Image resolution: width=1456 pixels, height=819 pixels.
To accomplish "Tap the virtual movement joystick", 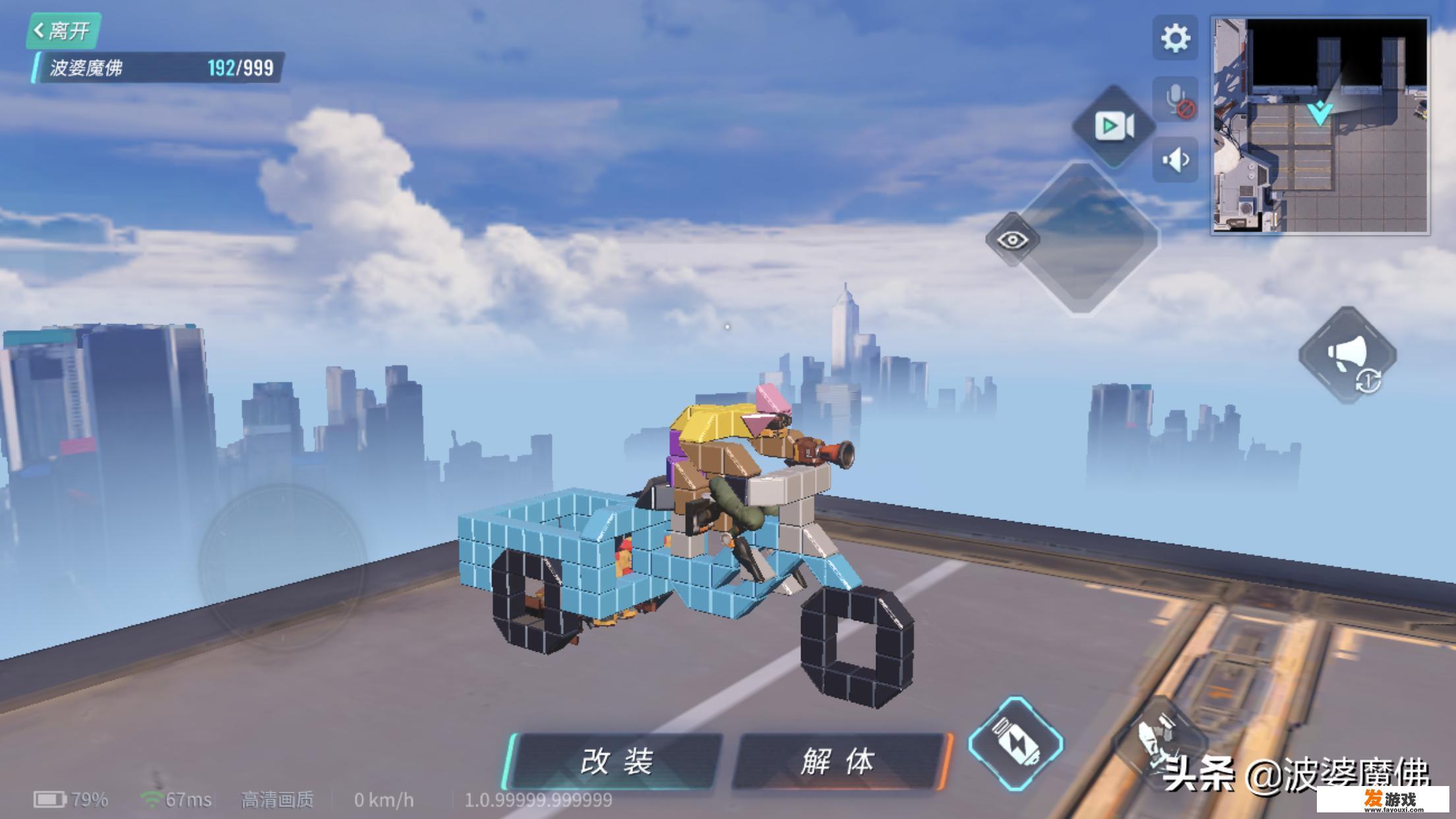I will (x=282, y=567).
